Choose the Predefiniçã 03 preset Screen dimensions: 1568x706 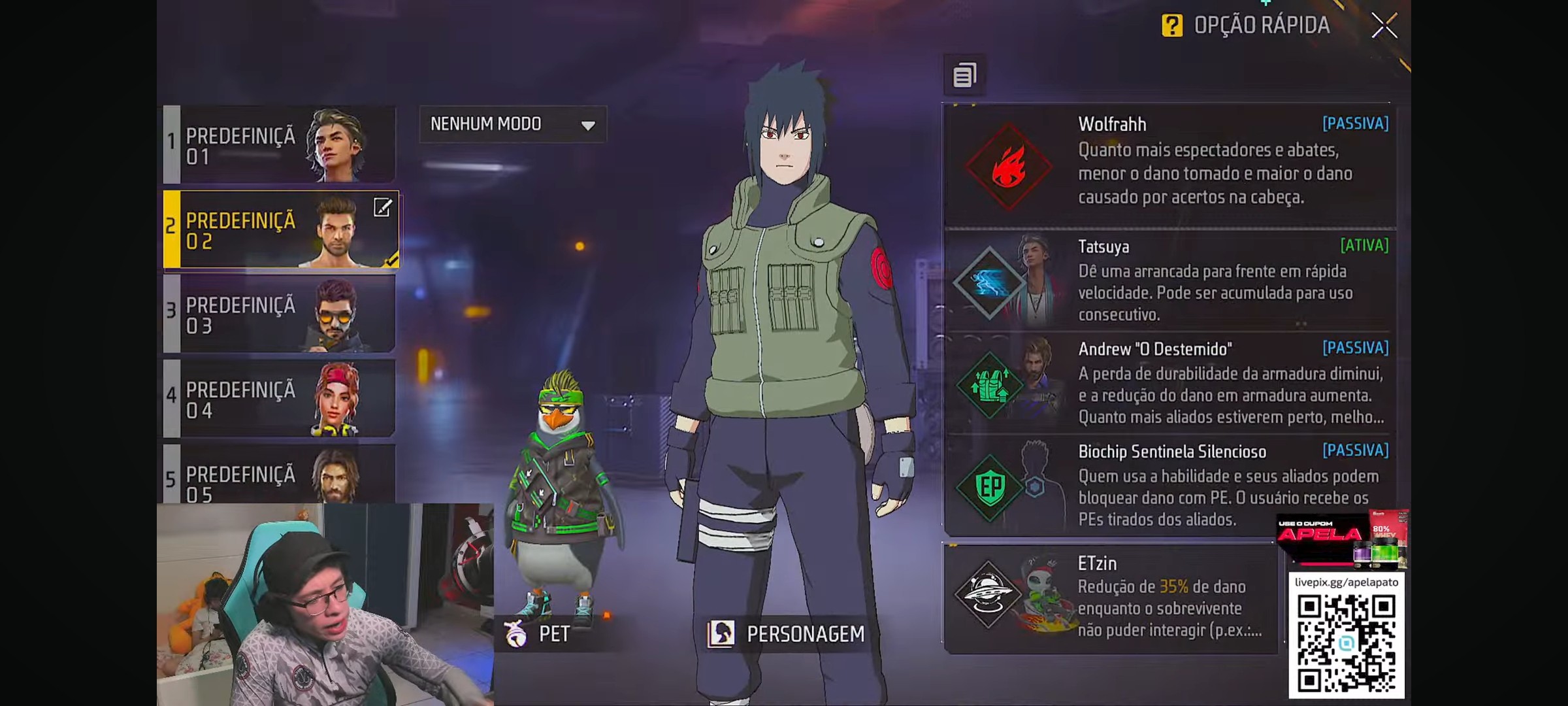pyautogui.click(x=280, y=314)
